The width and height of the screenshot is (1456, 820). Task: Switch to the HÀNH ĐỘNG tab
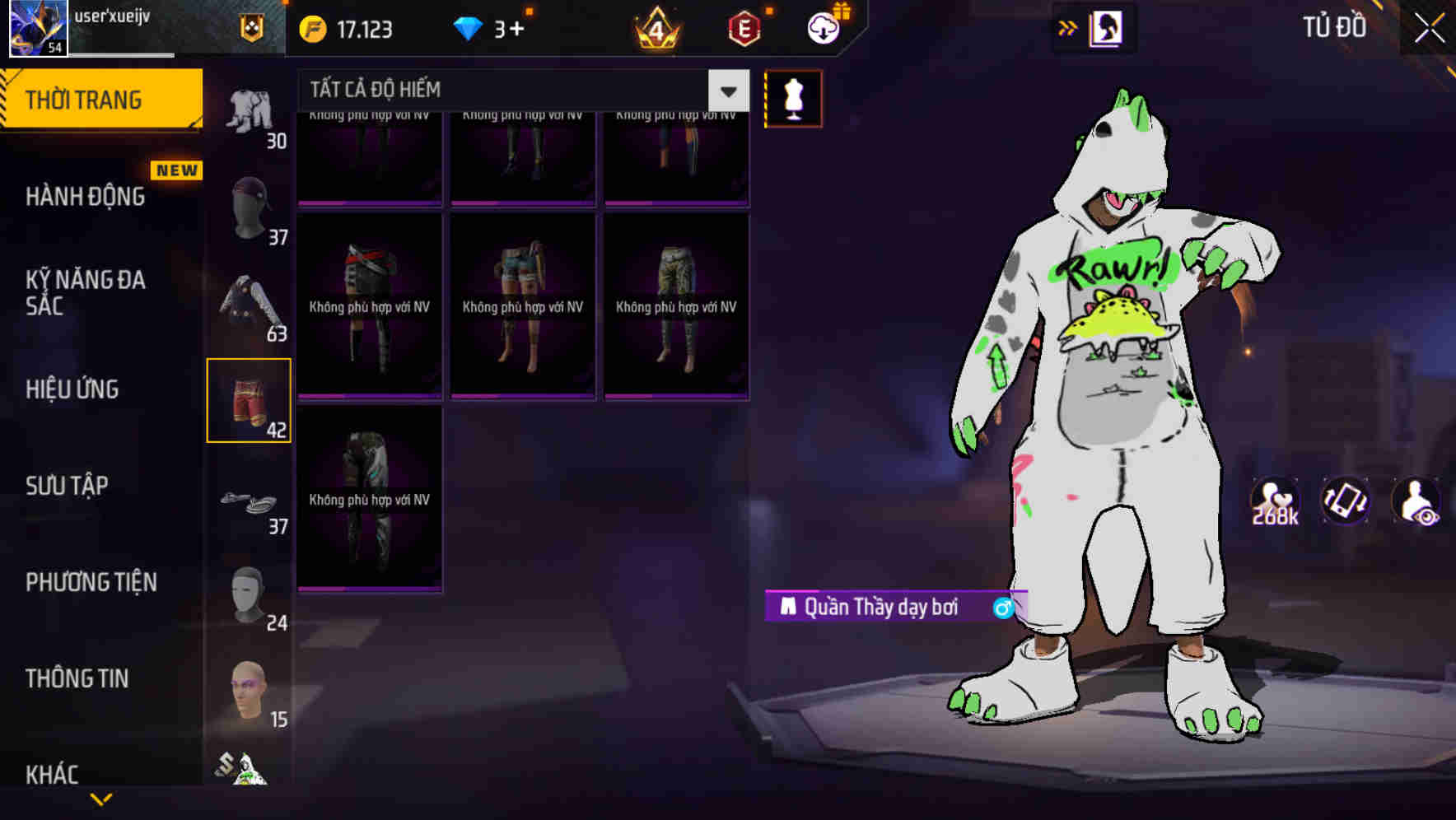(x=86, y=197)
